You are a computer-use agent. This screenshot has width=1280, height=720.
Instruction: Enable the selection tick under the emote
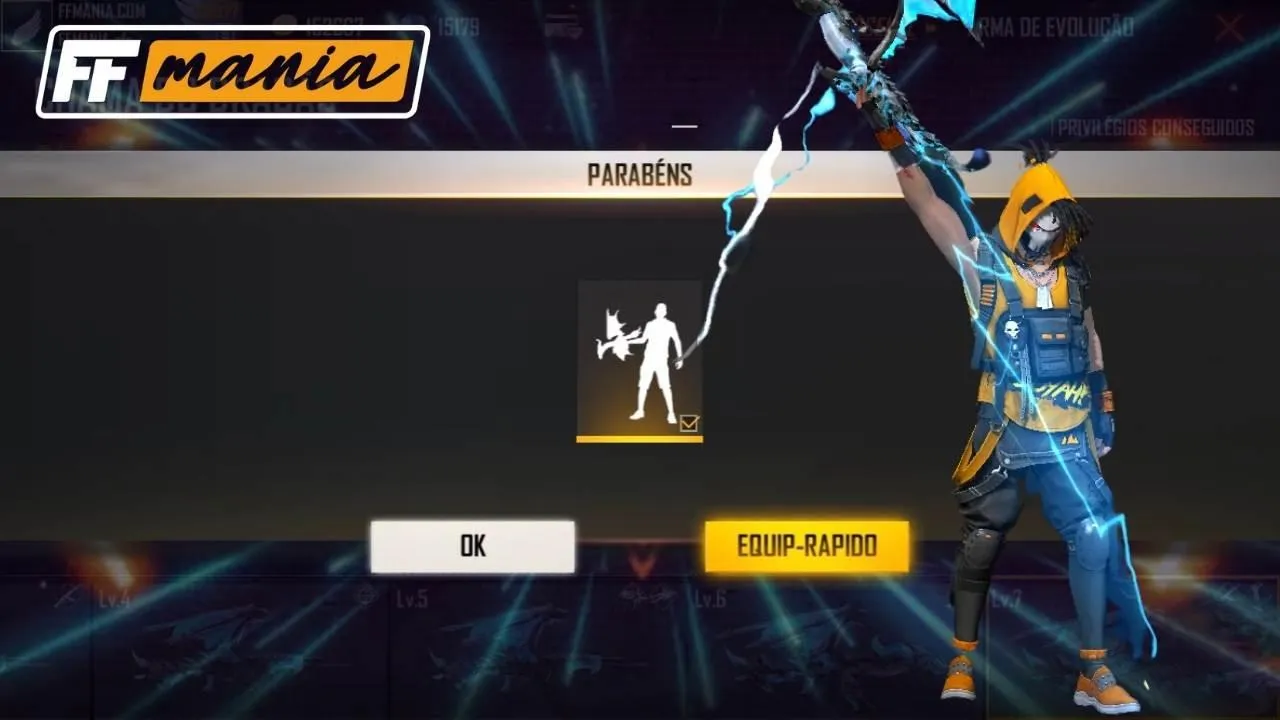tap(690, 424)
